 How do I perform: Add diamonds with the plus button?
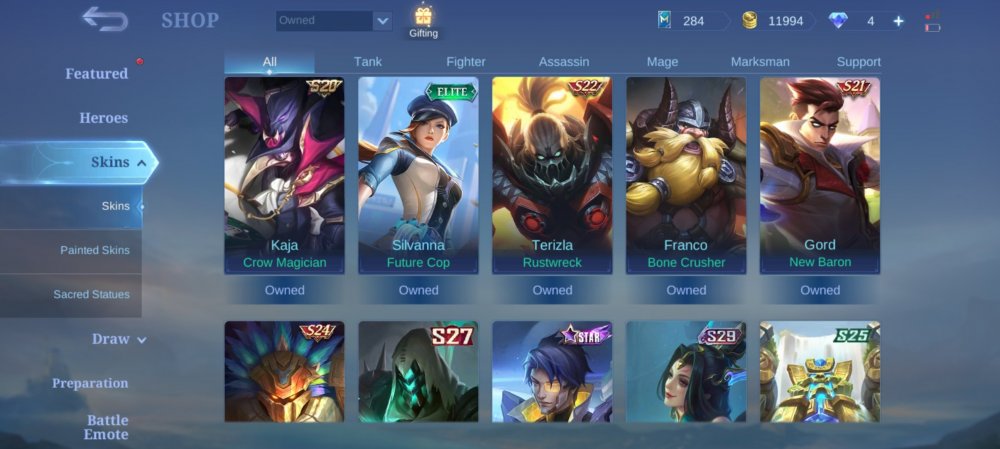click(898, 21)
